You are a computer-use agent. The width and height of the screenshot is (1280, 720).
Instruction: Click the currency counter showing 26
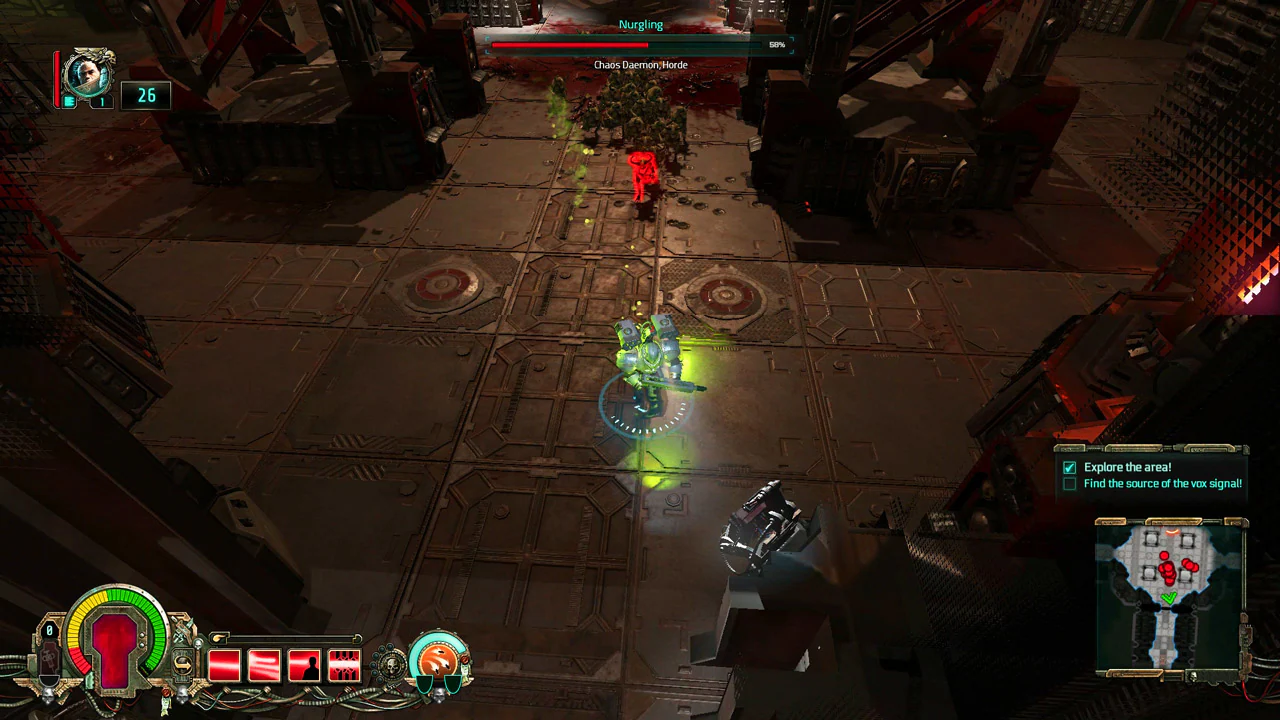pos(146,95)
